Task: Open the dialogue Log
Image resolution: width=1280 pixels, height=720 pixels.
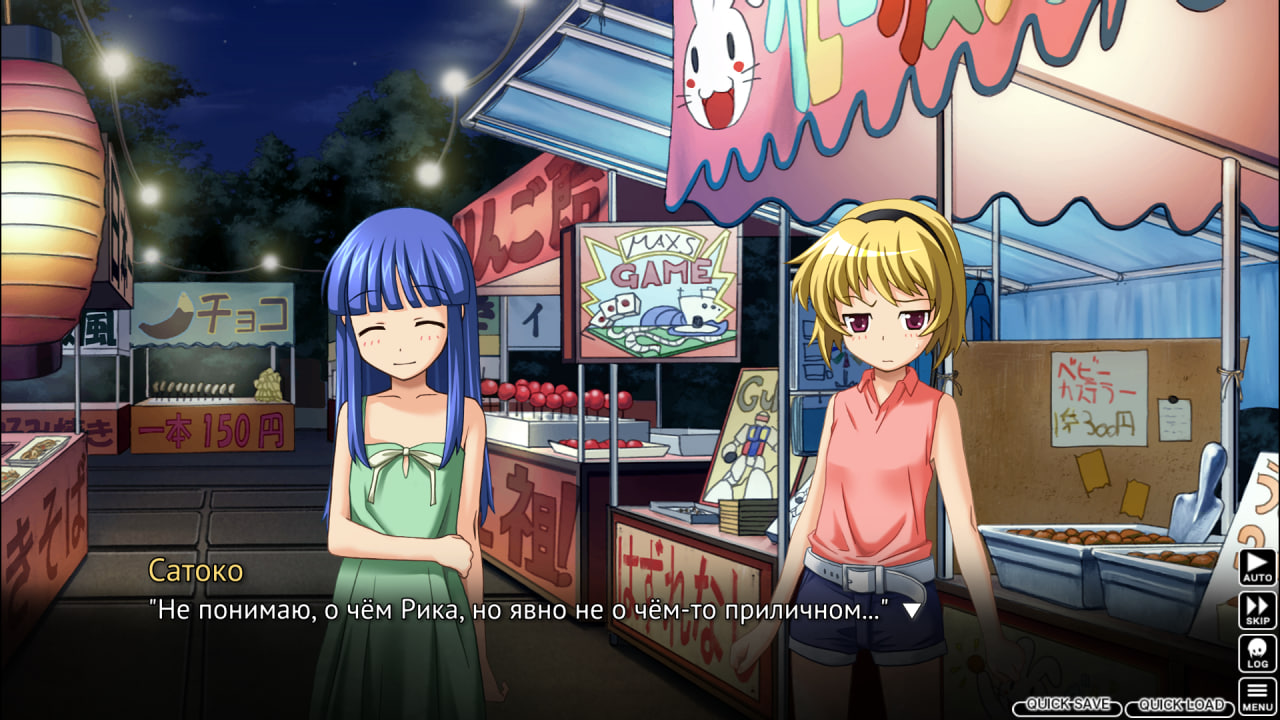Action: click(1257, 653)
